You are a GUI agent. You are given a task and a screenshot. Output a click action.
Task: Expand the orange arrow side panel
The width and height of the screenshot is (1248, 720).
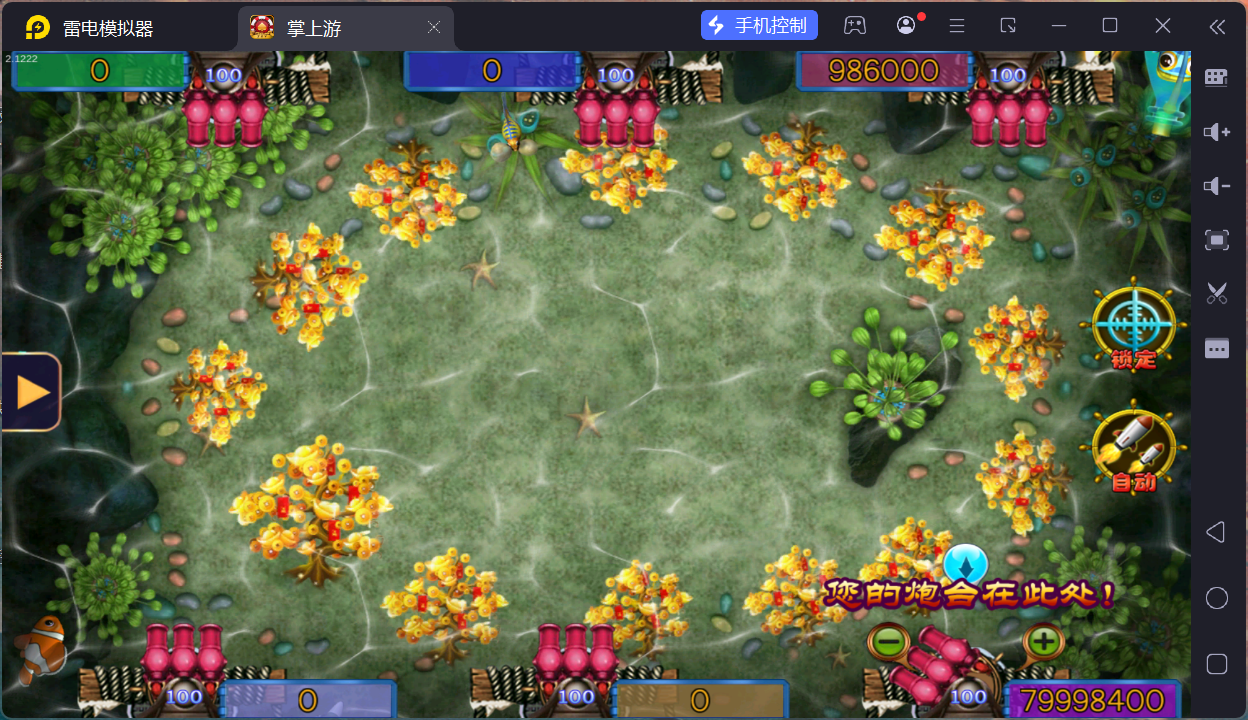(32, 391)
